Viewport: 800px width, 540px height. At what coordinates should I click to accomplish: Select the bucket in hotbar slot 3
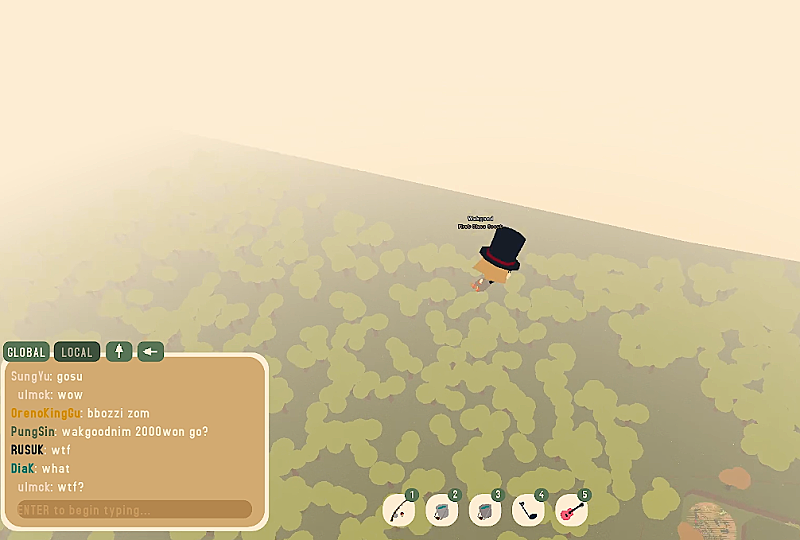click(x=485, y=510)
